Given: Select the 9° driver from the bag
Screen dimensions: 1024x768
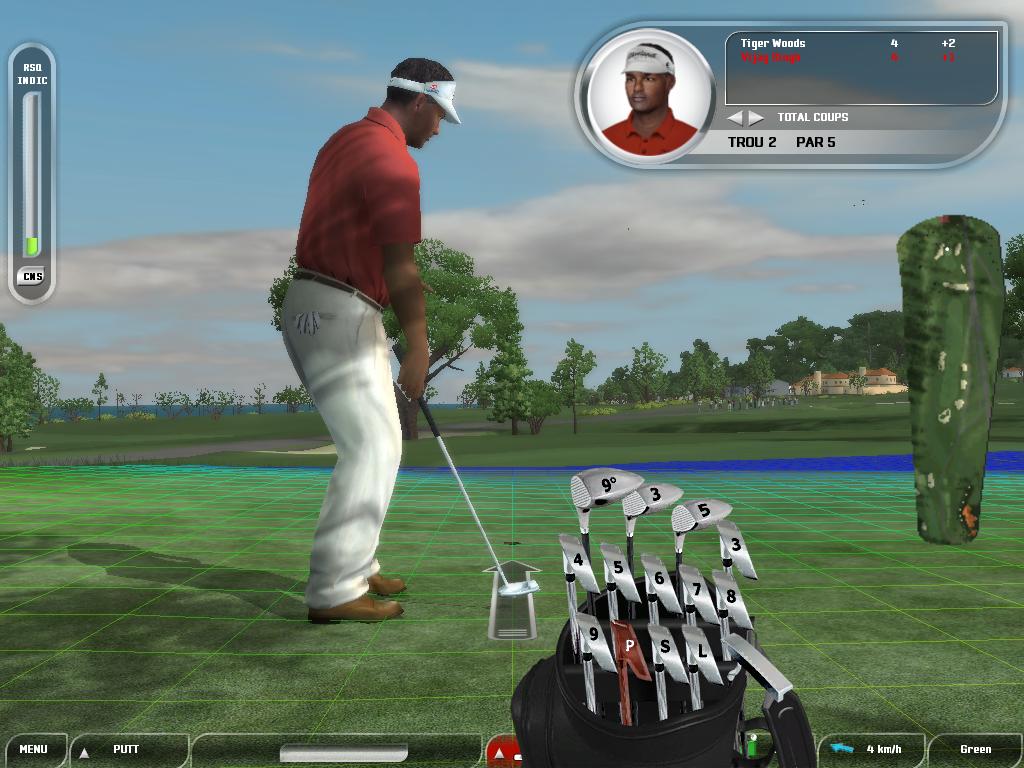Looking at the screenshot, I should pos(606,487).
